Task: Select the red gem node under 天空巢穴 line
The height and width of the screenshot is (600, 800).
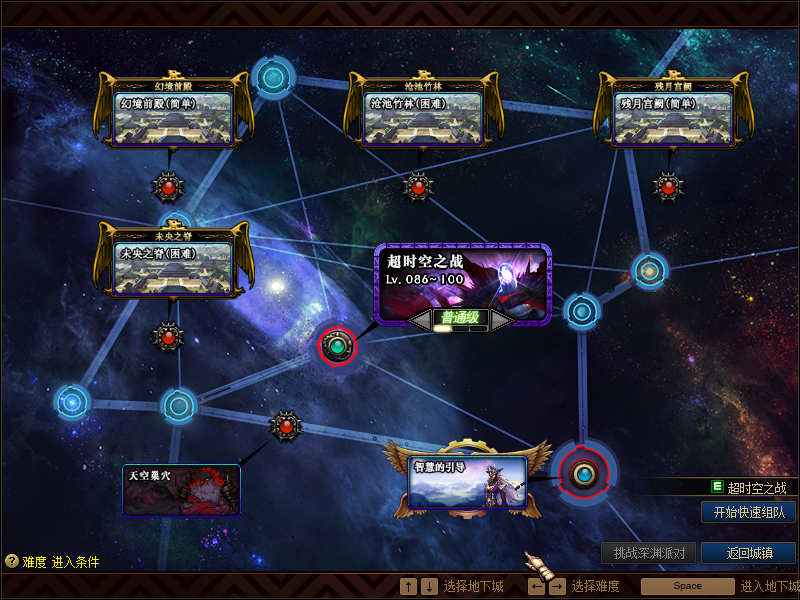Action: tap(286, 426)
